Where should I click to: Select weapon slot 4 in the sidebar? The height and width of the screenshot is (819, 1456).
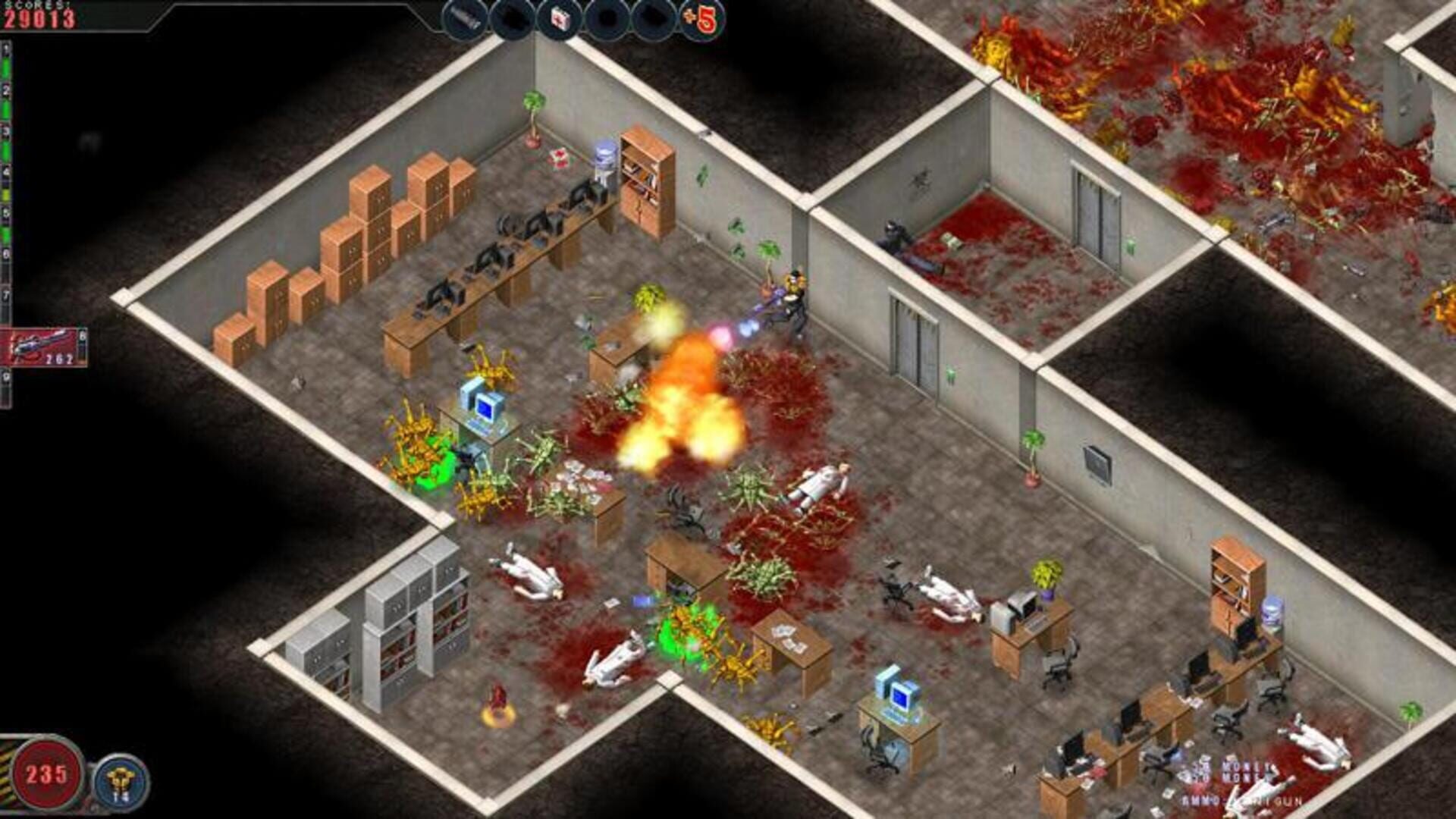pyautogui.click(x=8, y=171)
